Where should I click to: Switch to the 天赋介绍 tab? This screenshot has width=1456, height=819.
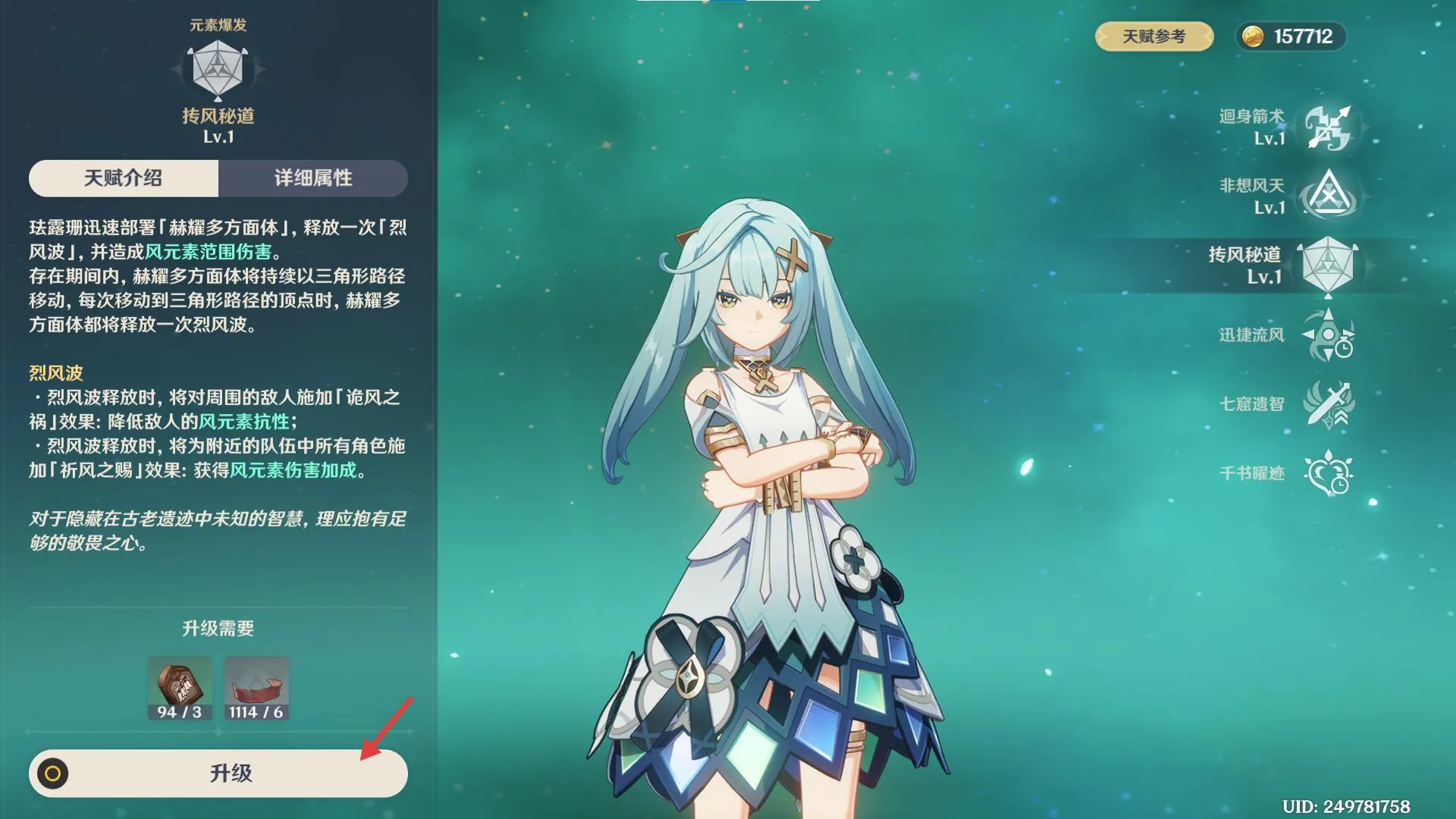pos(124,179)
